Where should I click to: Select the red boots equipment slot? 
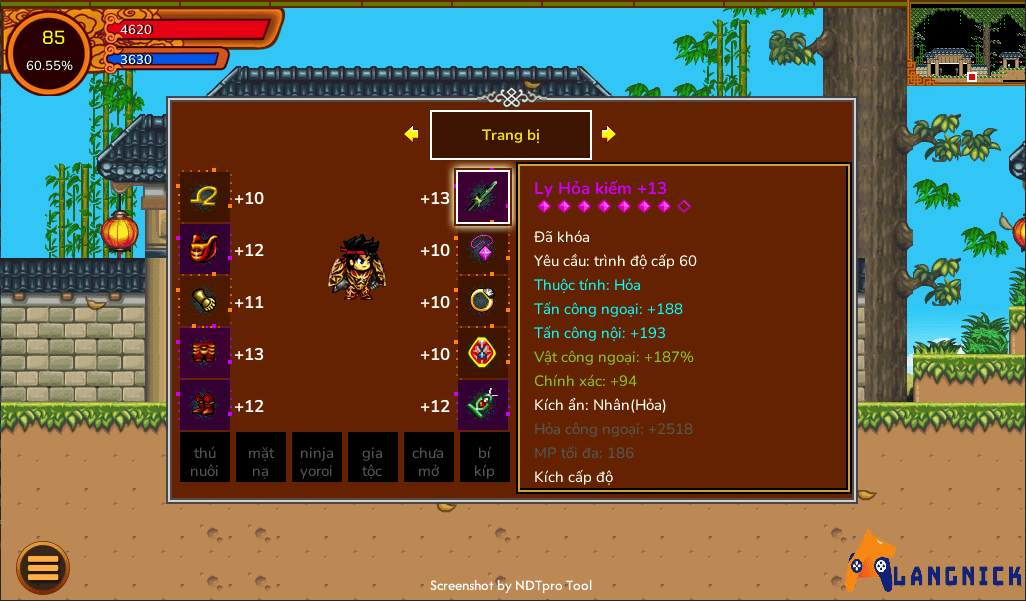(x=205, y=405)
